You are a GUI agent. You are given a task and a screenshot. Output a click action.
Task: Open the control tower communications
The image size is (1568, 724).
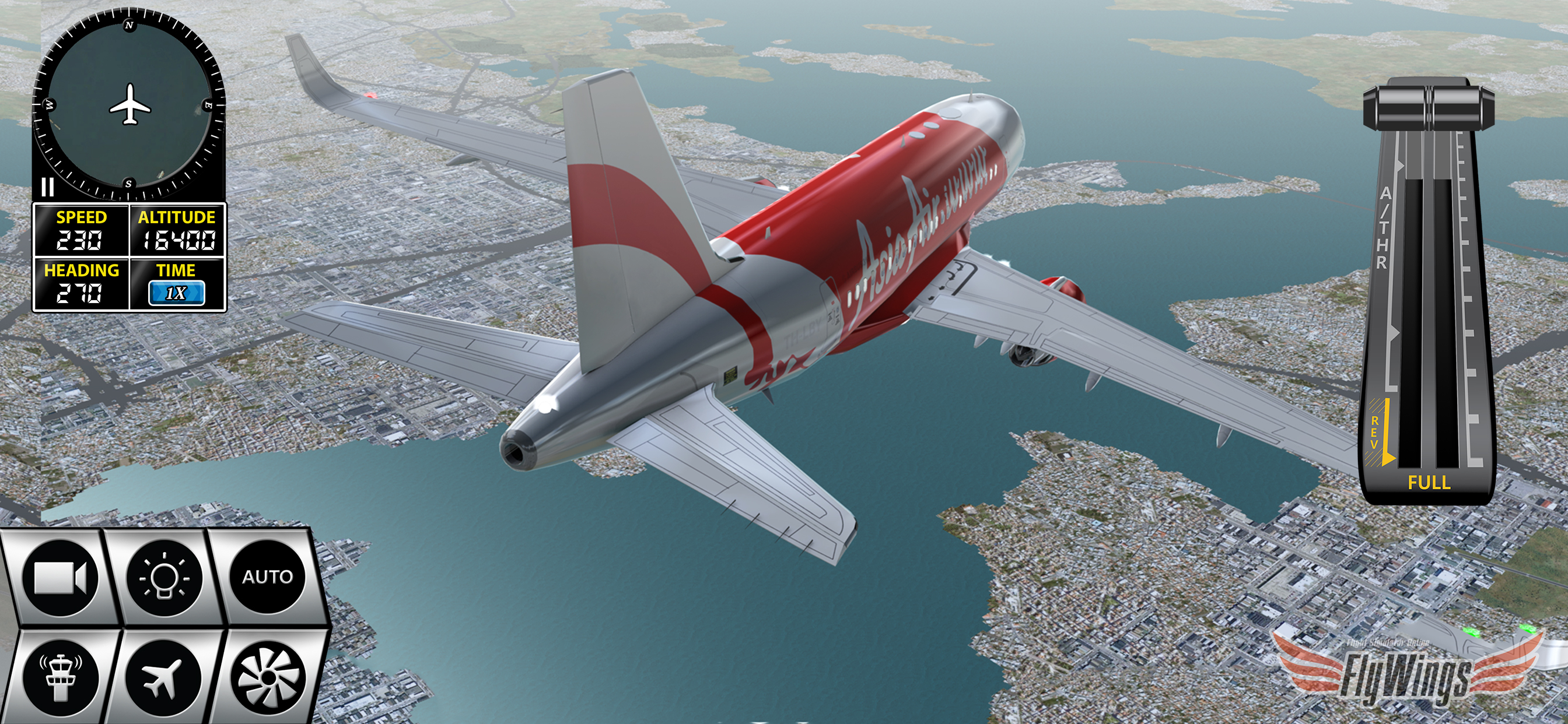(60, 676)
